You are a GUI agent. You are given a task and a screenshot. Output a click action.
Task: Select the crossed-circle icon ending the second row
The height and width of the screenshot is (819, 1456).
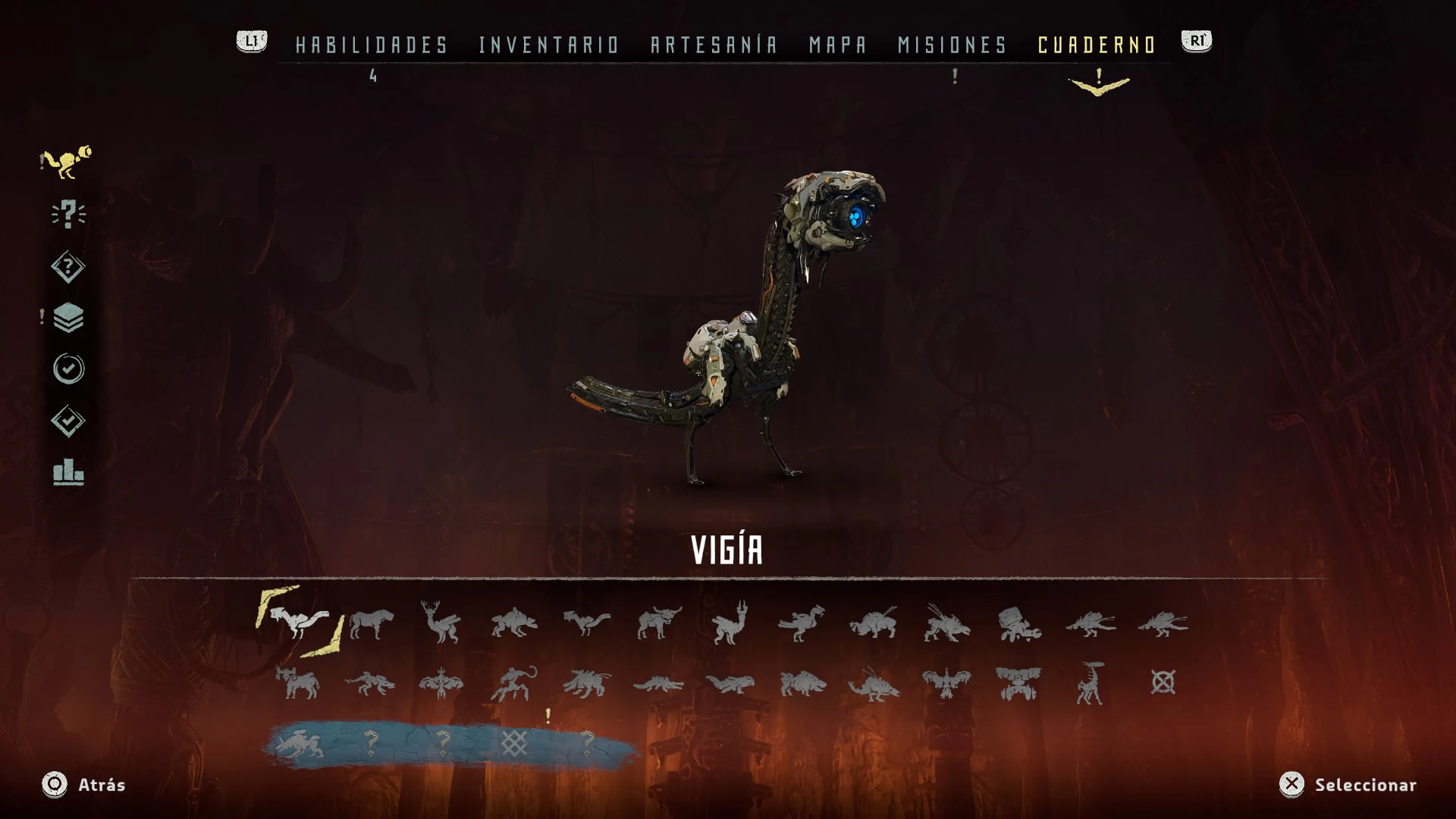tap(1163, 682)
